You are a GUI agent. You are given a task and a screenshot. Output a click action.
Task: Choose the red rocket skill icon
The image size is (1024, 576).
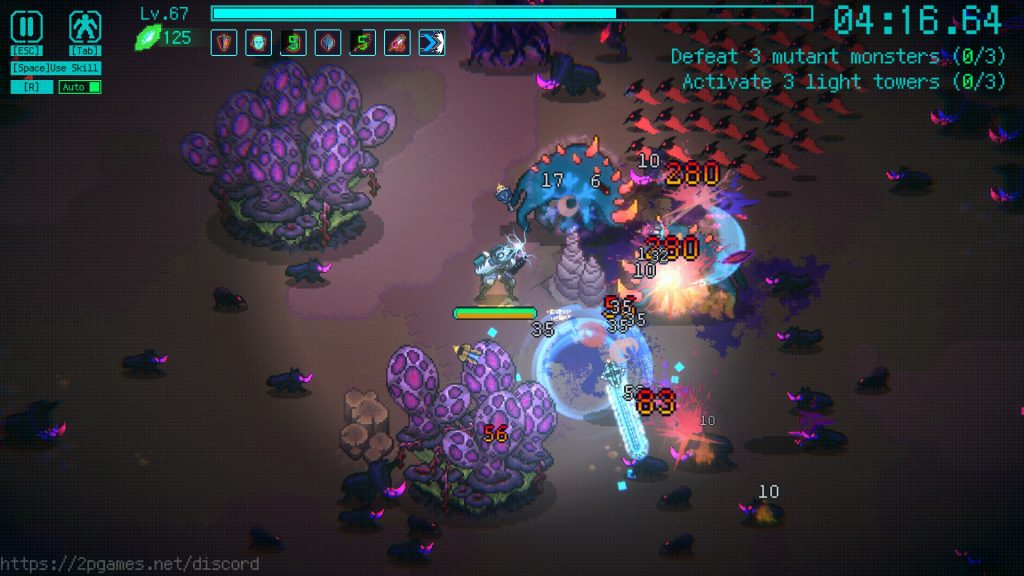[397, 43]
